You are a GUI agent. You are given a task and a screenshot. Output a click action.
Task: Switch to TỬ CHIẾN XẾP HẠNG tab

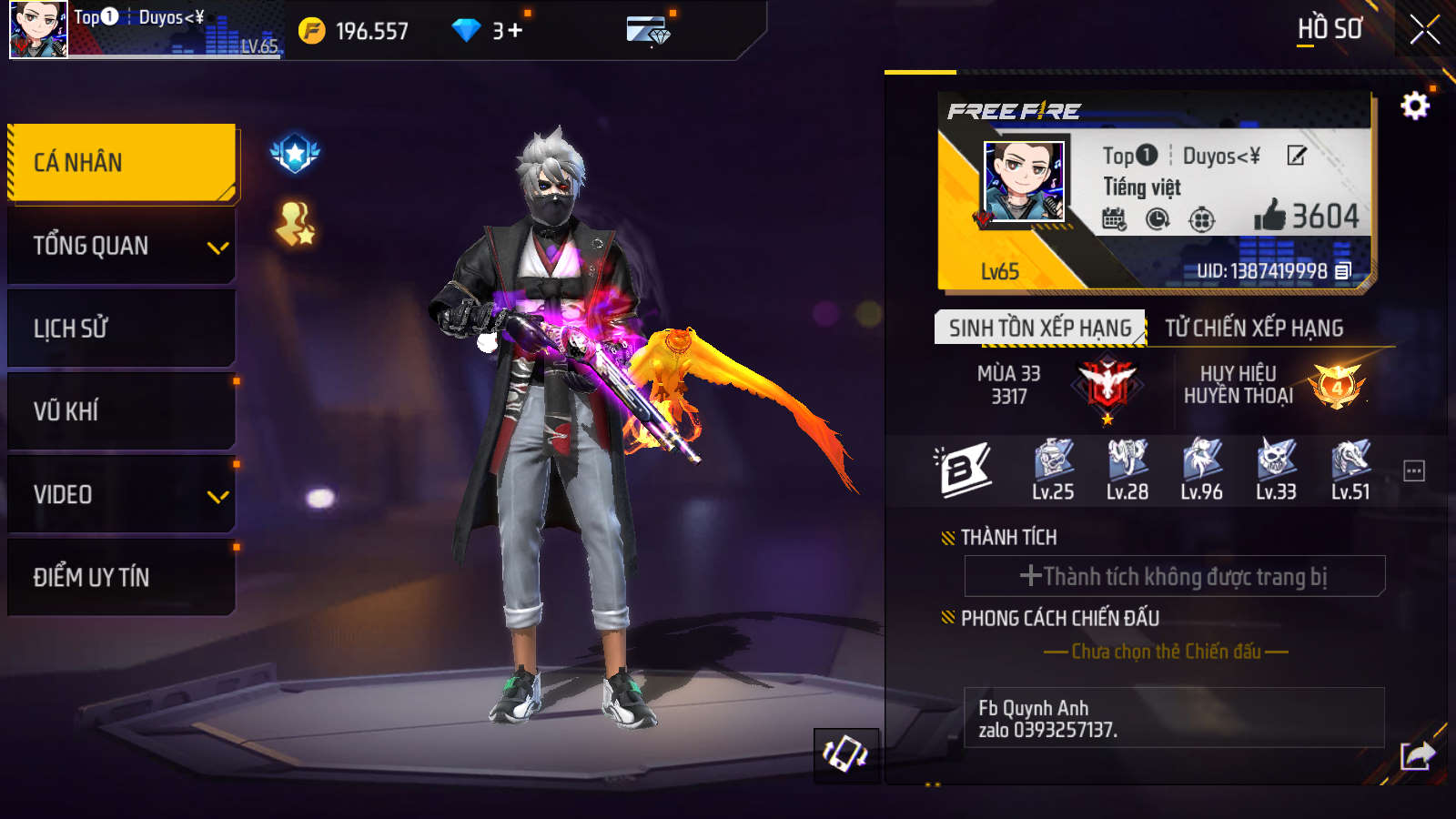[1254, 328]
